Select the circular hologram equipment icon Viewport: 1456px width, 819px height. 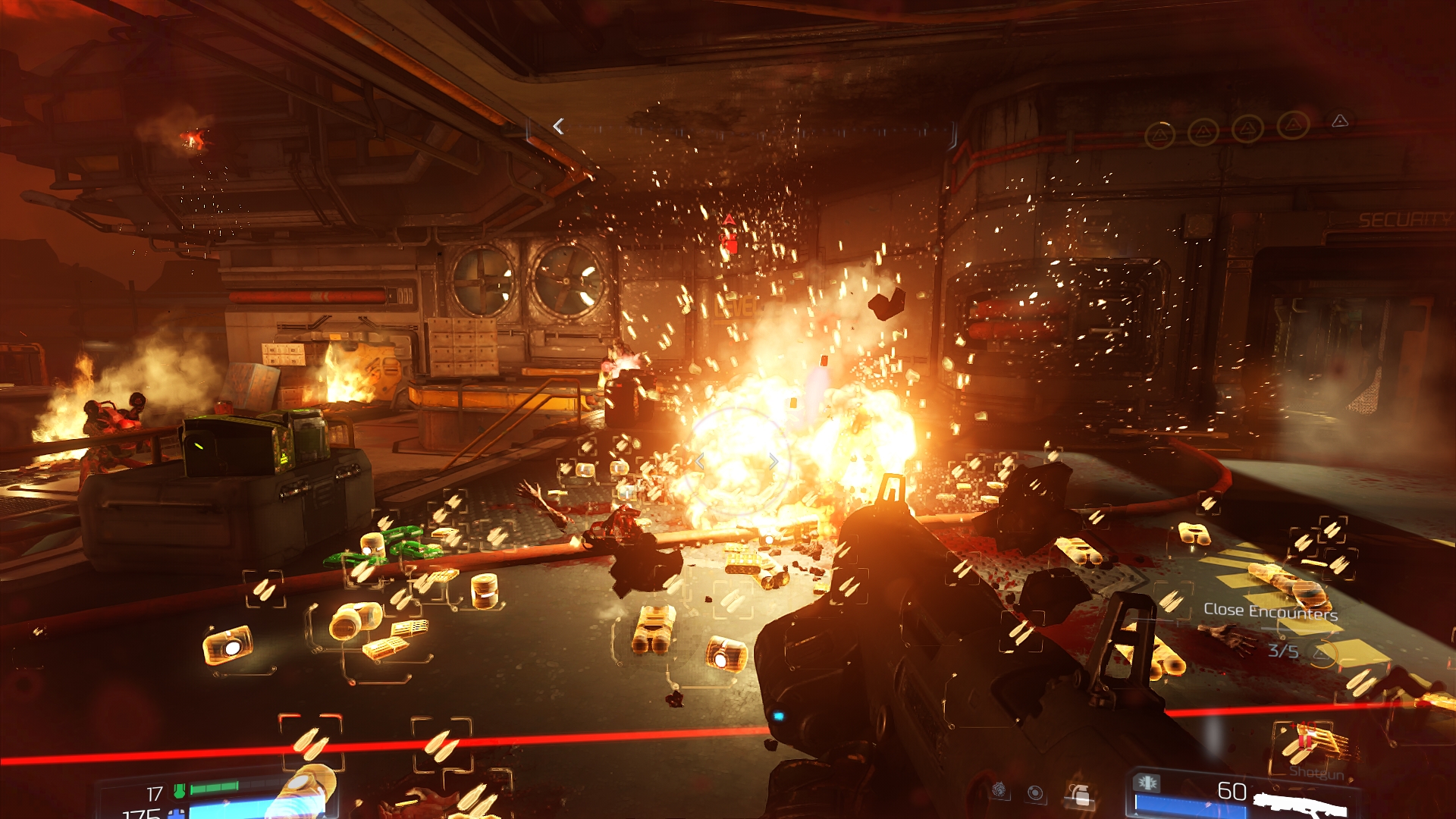pyautogui.click(x=1035, y=793)
